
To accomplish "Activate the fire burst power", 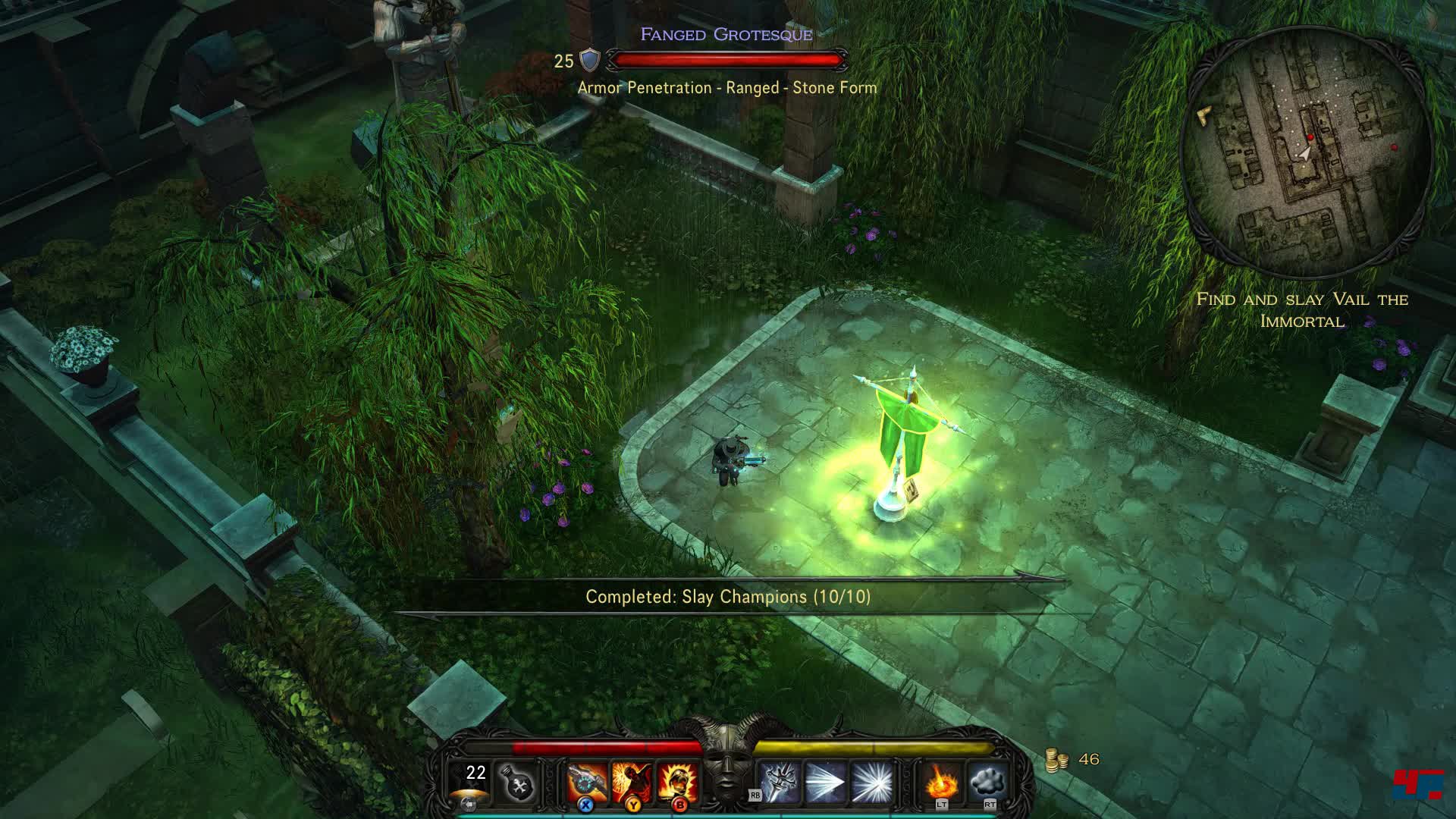I will click(940, 781).
